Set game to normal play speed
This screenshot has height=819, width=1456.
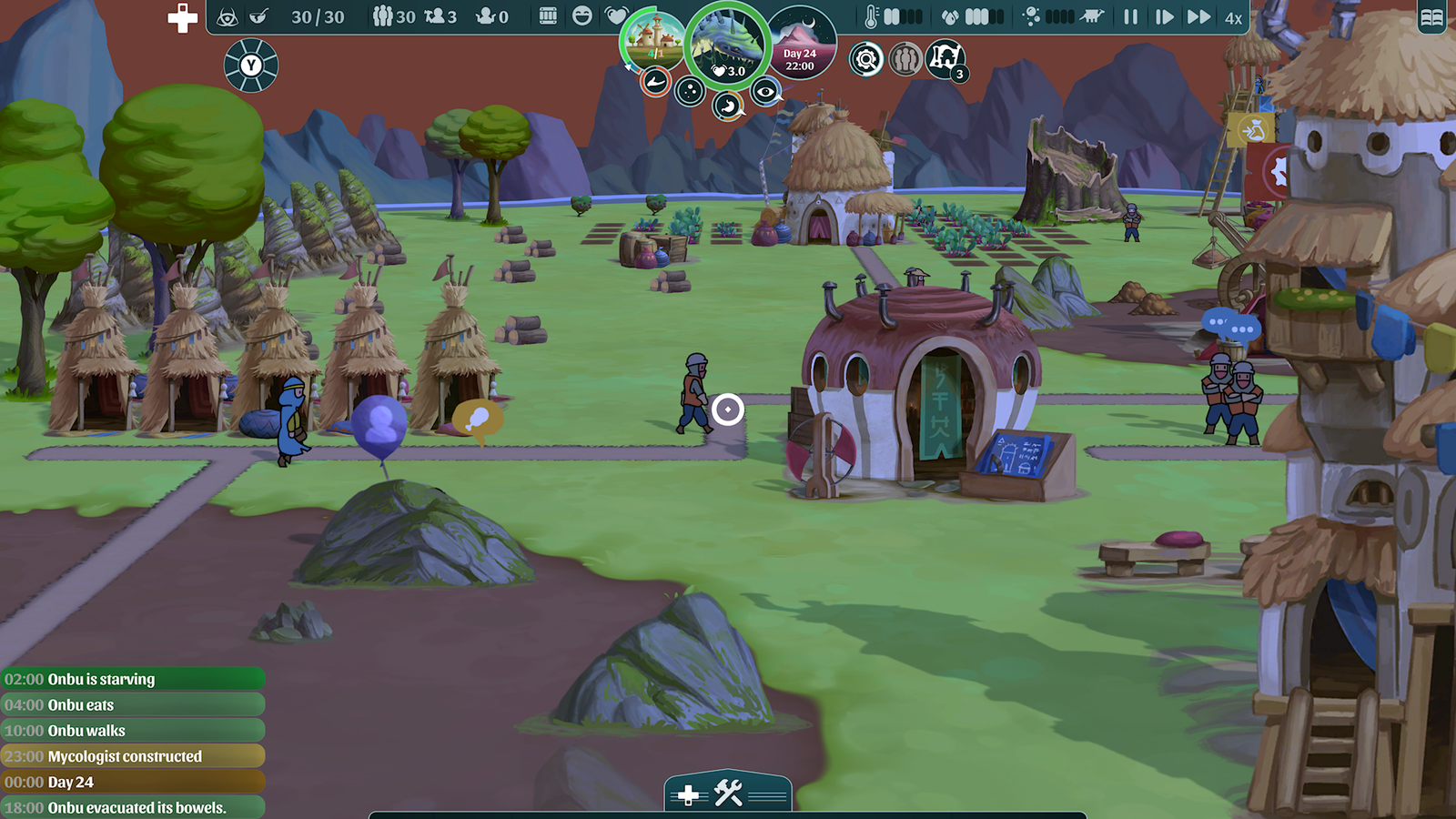[1164, 16]
